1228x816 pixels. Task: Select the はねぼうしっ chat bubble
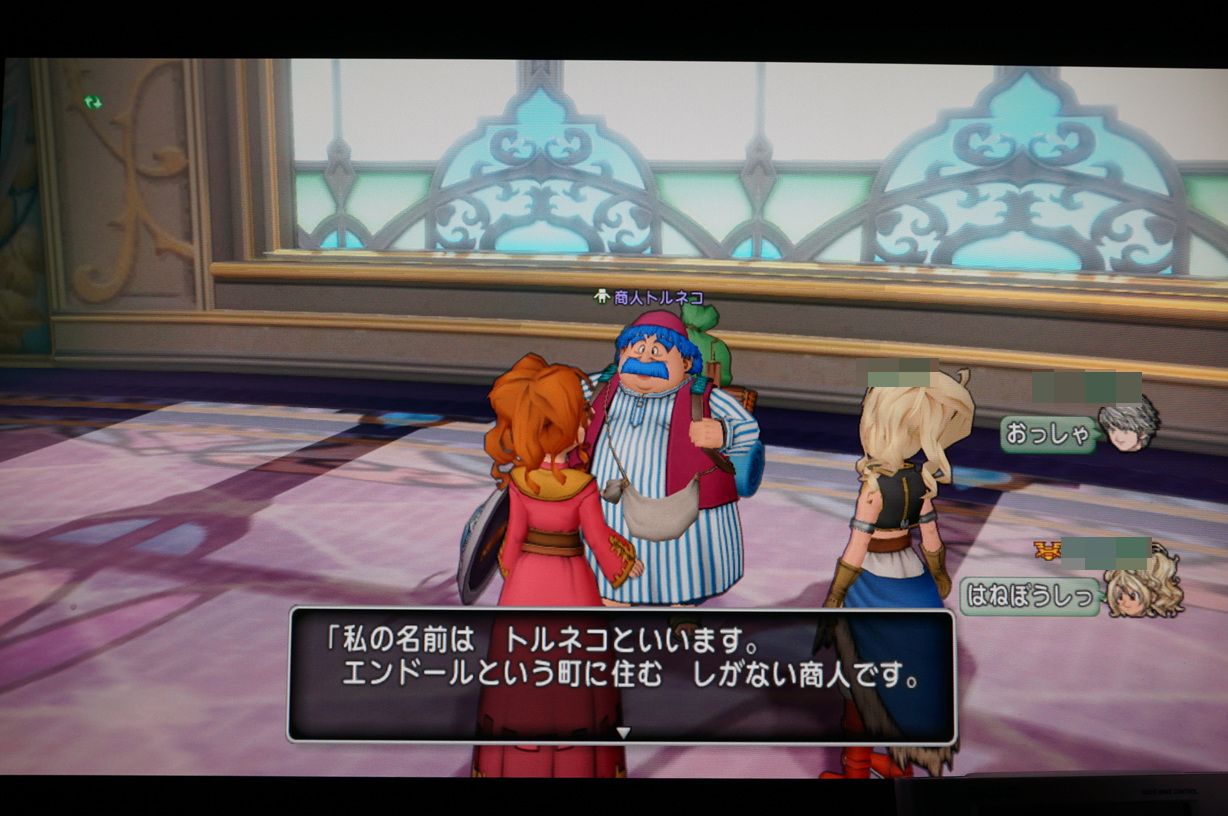1029,596
